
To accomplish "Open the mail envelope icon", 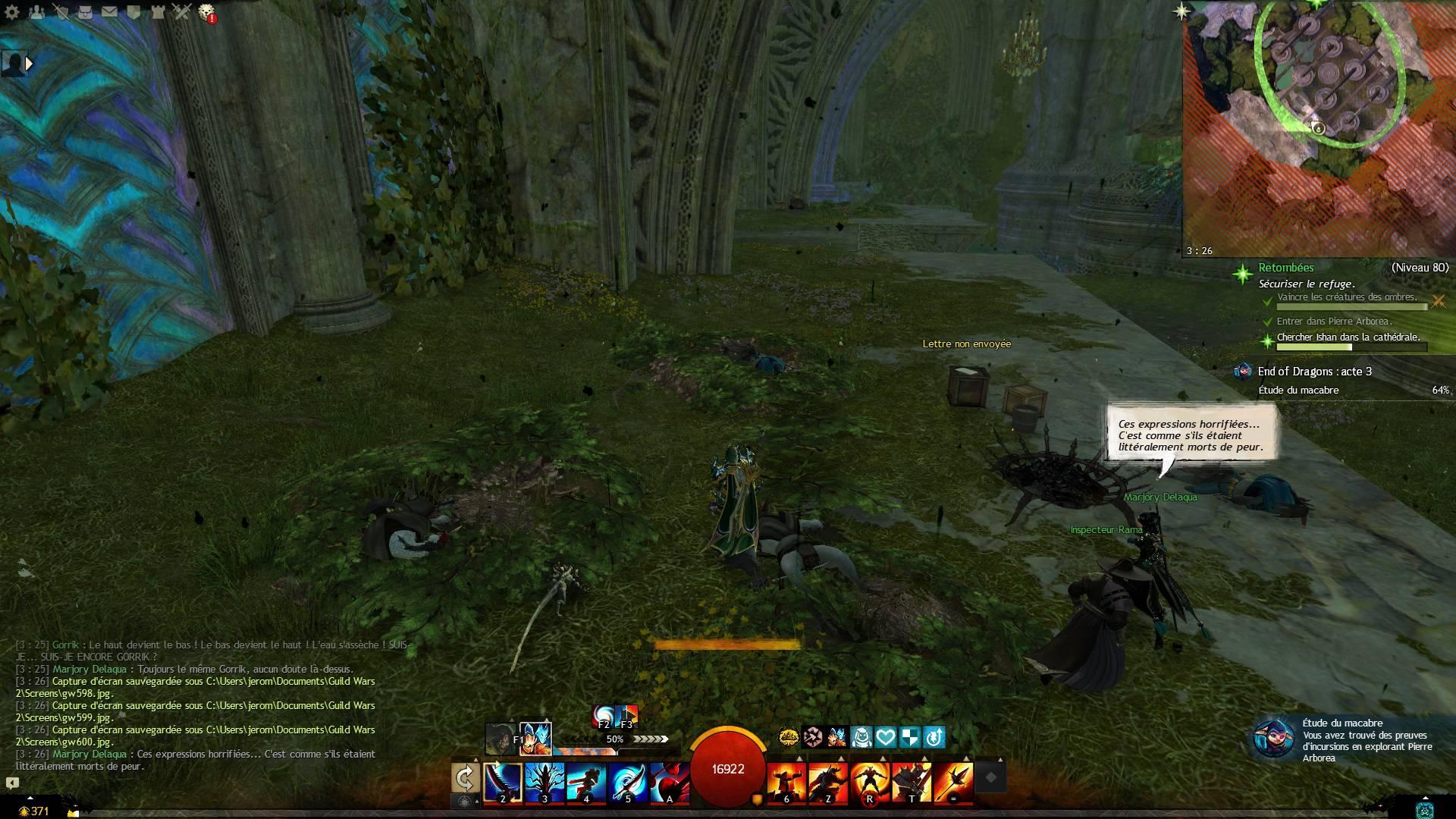I will coord(109,11).
